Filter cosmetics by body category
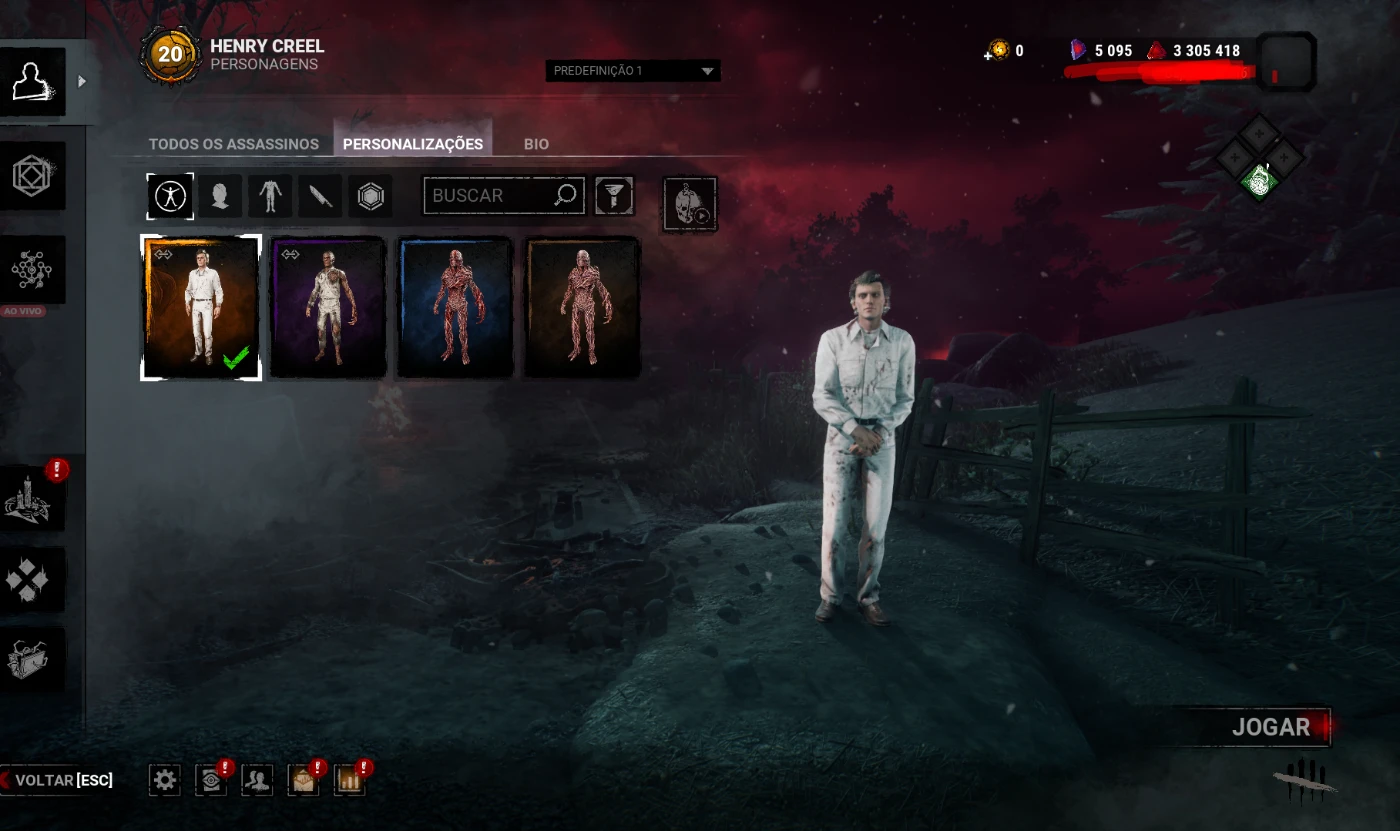 [x=270, y=196]
